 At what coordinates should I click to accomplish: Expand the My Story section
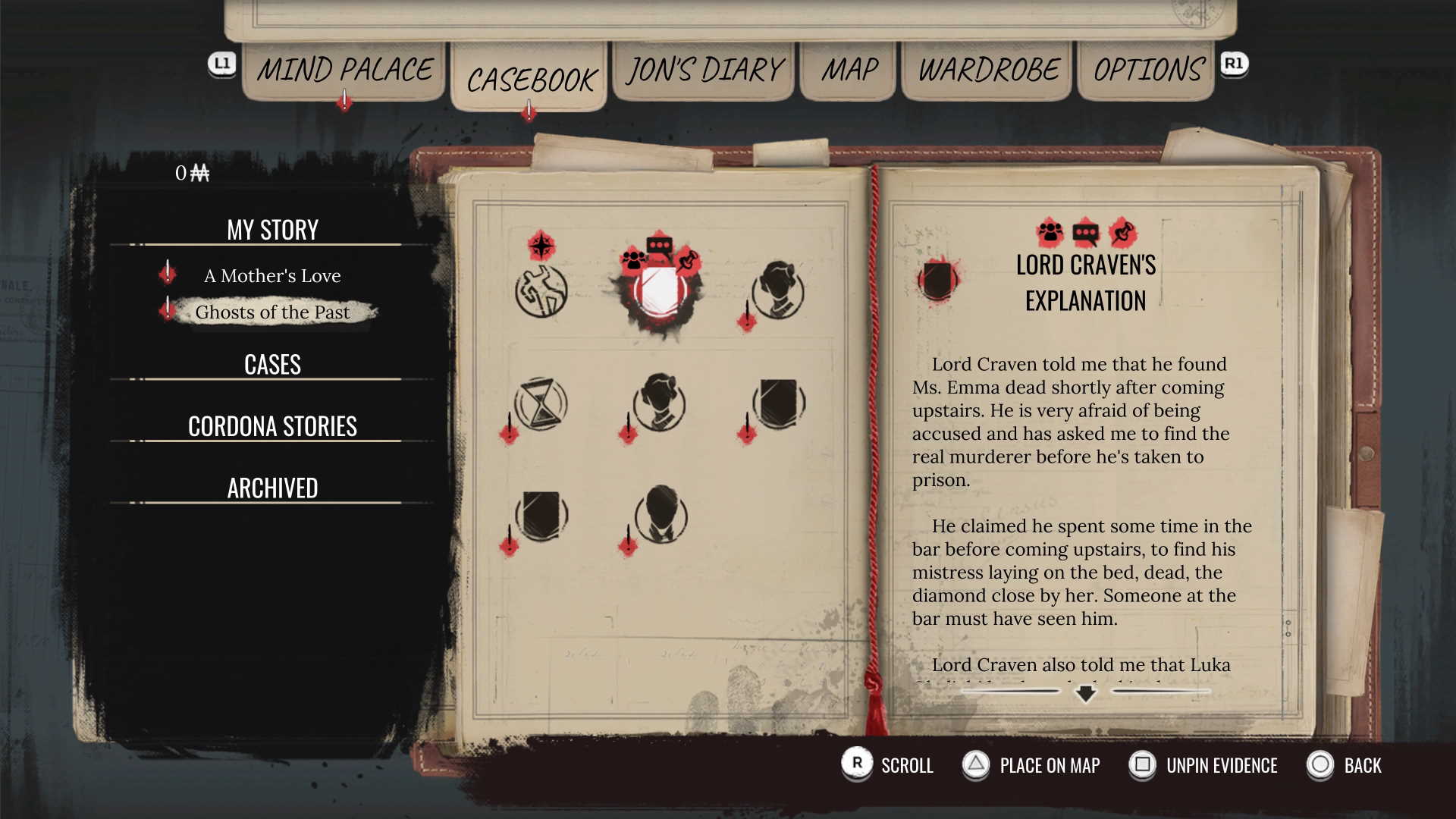[272, 230]
